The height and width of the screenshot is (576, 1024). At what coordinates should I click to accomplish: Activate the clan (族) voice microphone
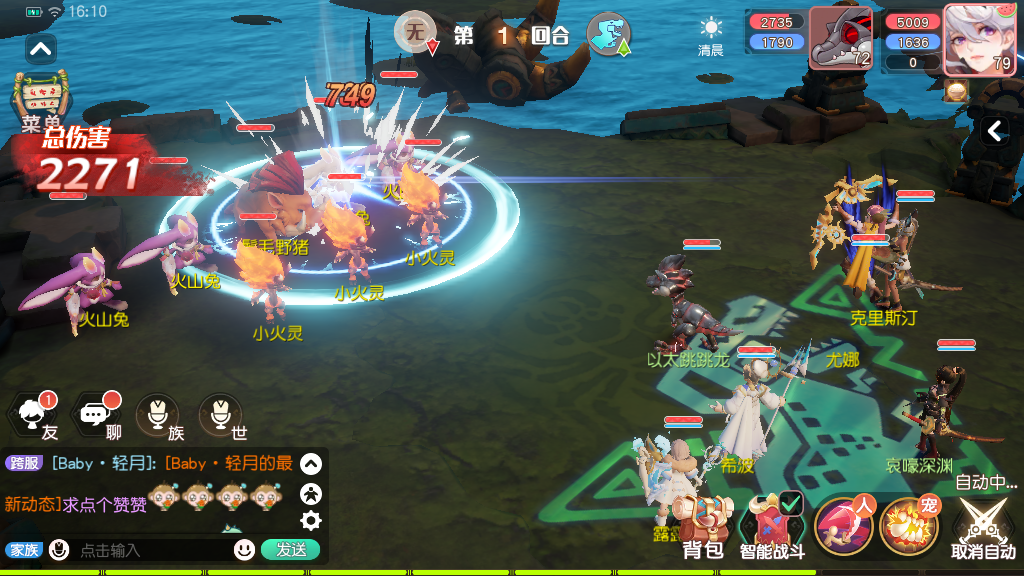[x=158, y=415]
